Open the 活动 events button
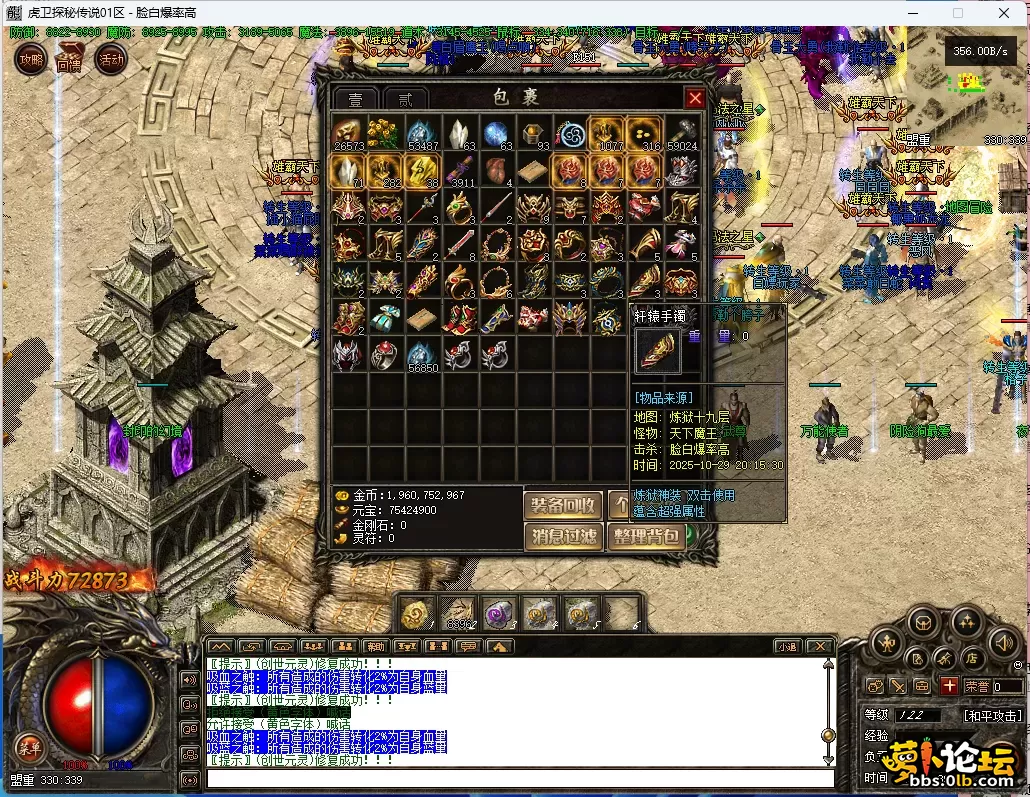This screenshot has height=797, width=1030. coord(110,60)
